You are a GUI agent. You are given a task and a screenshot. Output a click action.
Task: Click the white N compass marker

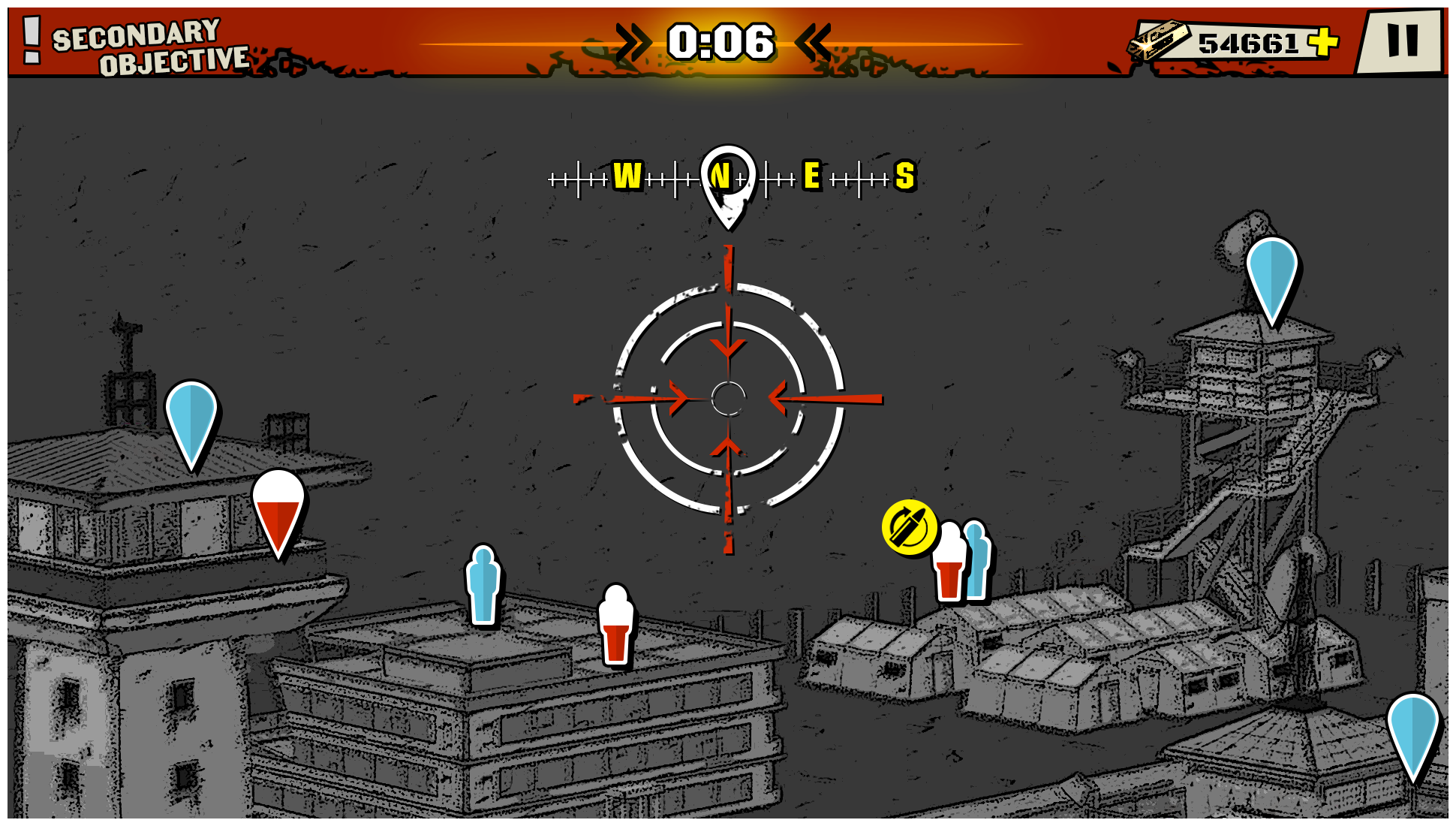coord(726,180)
